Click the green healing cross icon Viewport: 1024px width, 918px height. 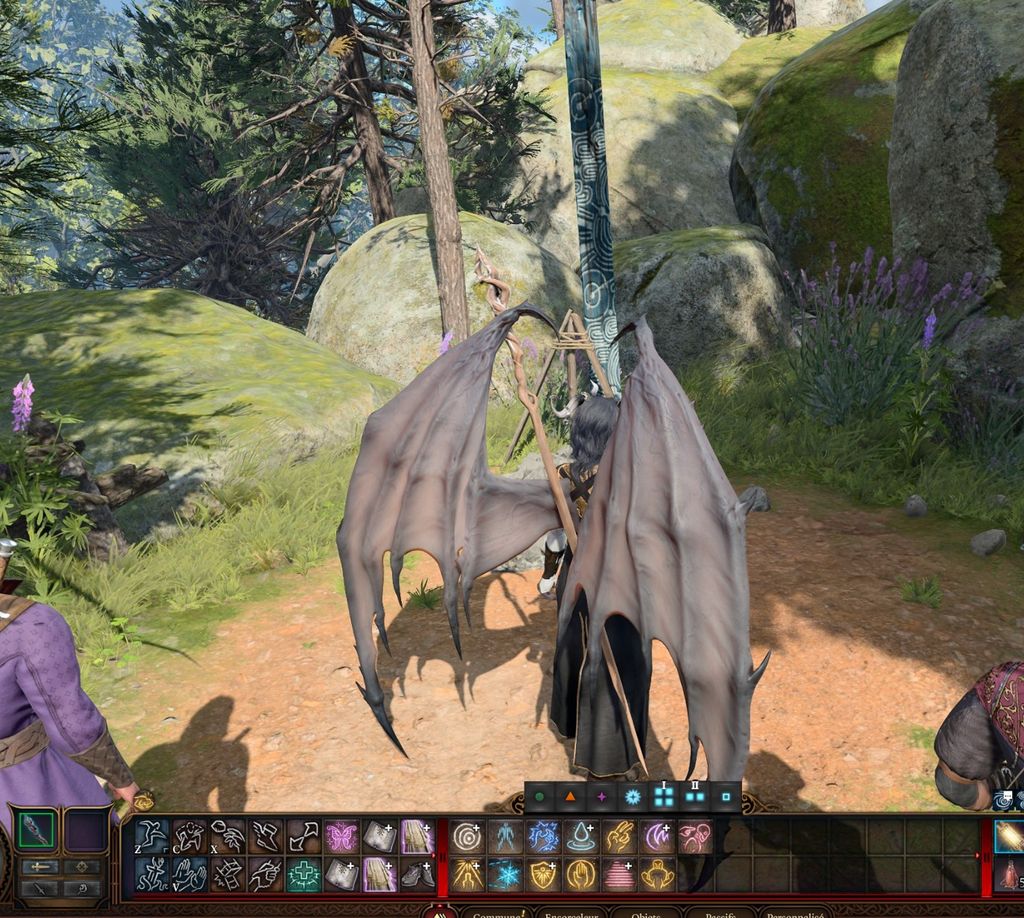pyautogui.click(x=303, y=874)
